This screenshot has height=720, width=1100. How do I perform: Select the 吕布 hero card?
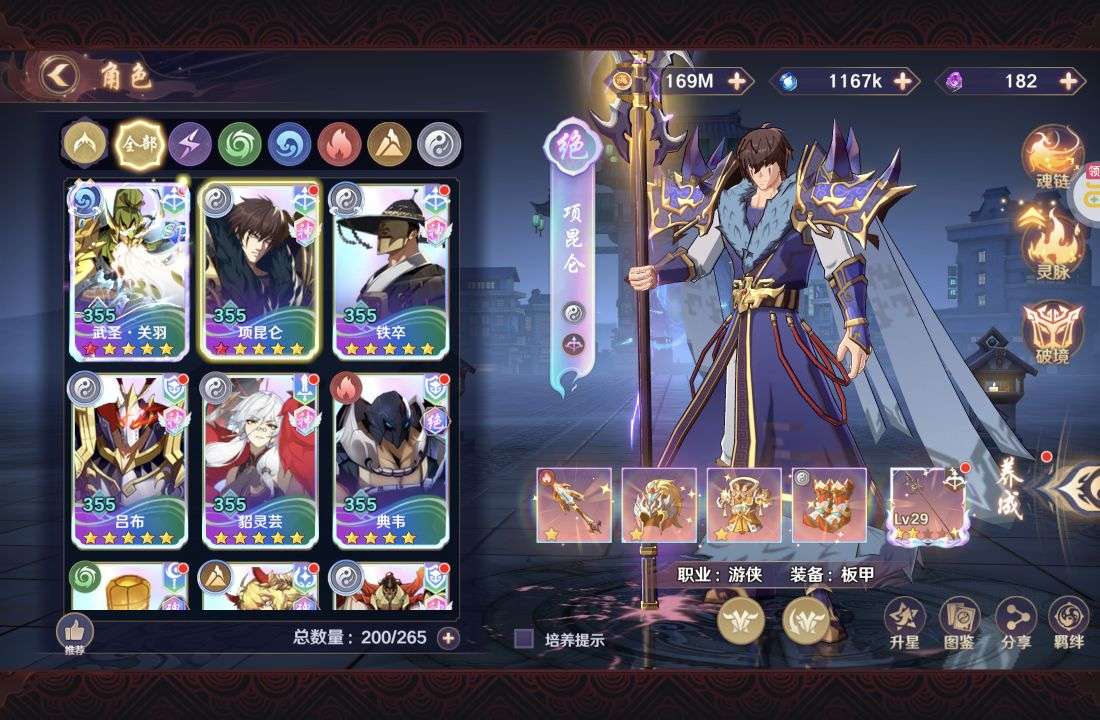coord(130,461)
